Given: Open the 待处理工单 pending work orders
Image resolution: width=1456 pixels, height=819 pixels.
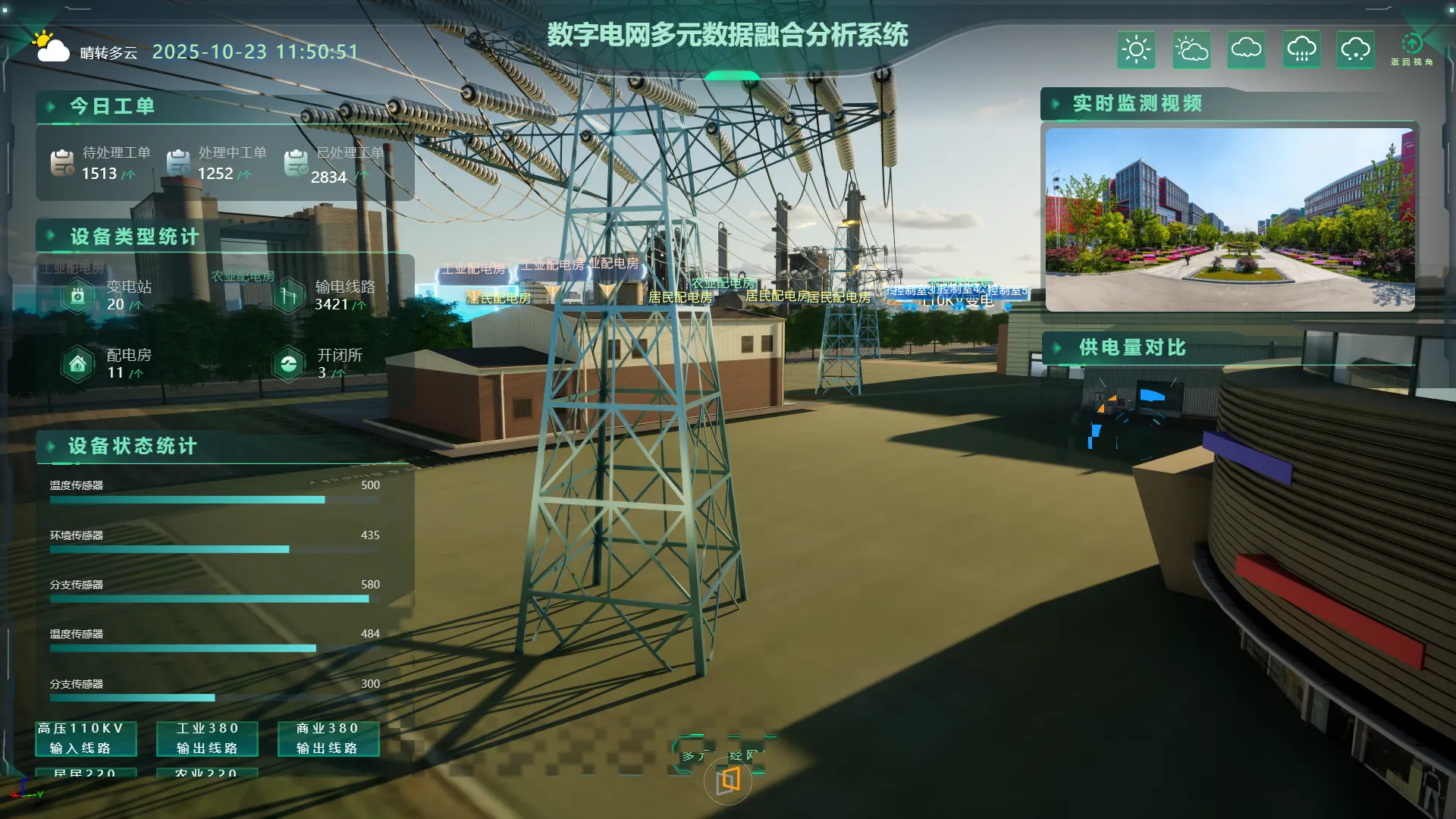Looking at the screenshot, I should click(x=102, y=163).
